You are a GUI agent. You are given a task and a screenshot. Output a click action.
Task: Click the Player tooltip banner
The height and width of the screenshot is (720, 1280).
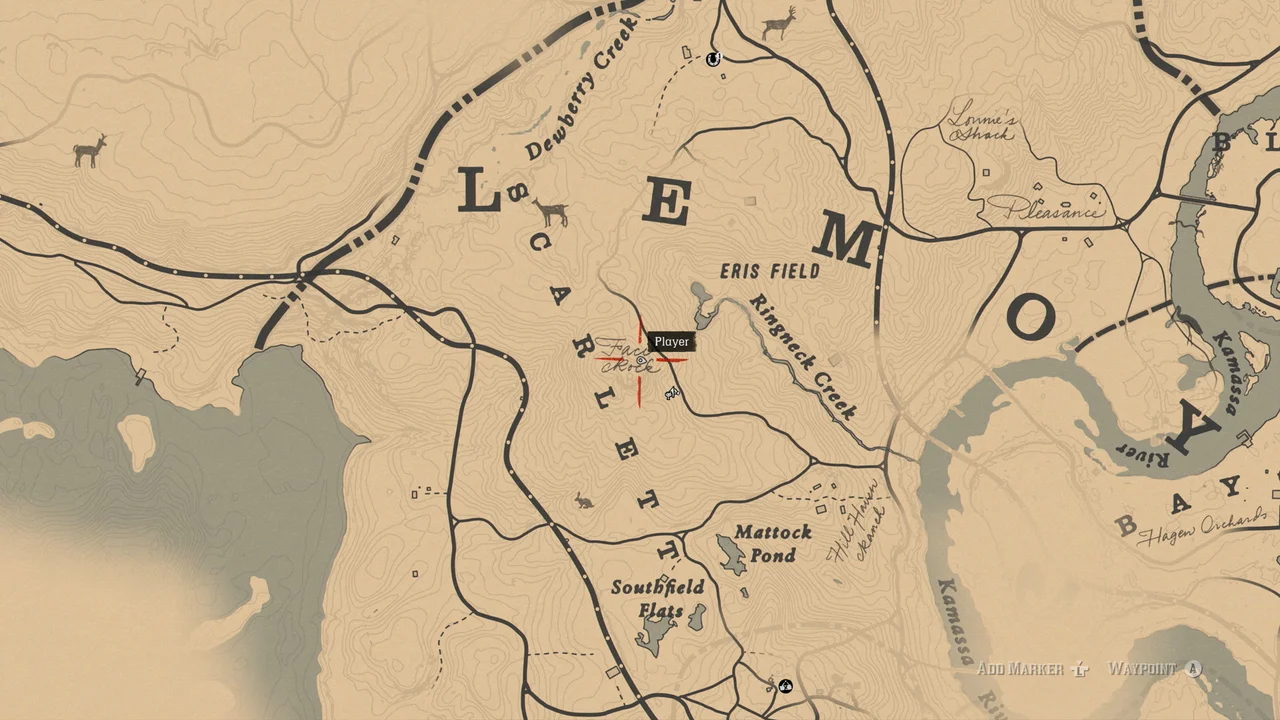pos(670,342)
